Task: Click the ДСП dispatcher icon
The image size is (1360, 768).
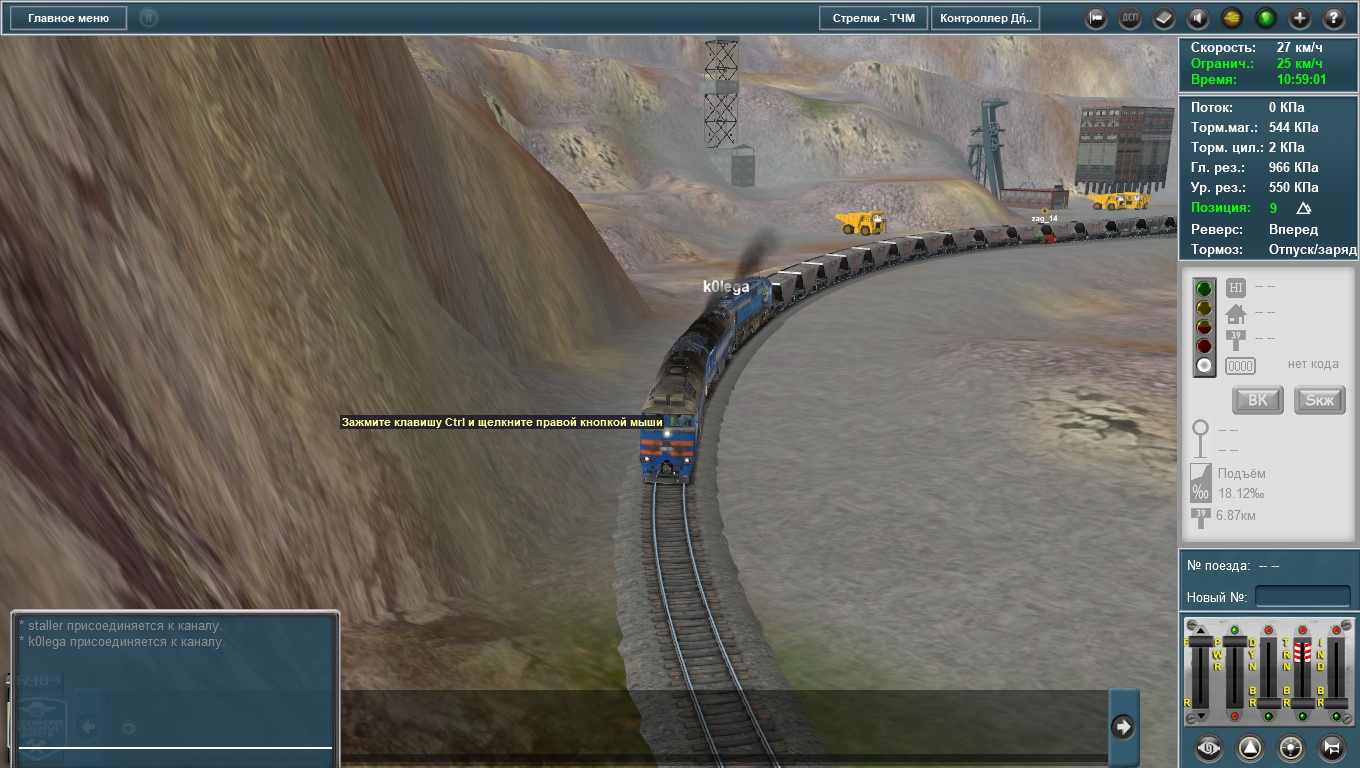Action: (x=1130, y=18)
